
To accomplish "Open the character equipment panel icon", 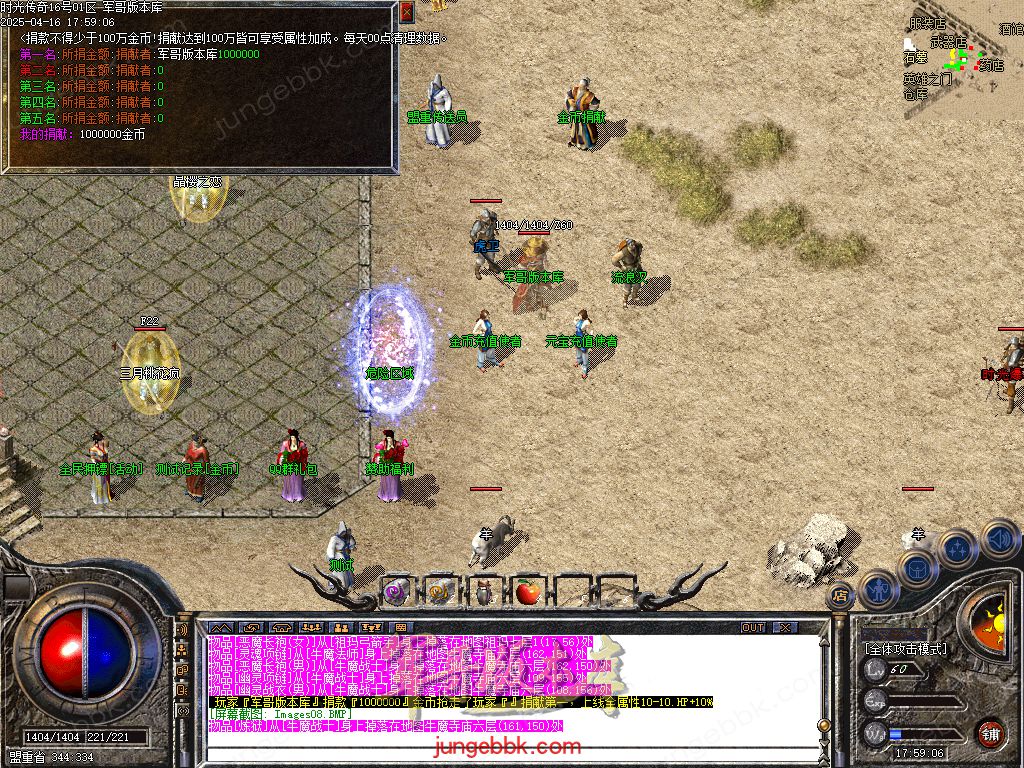I will point(877,588).
